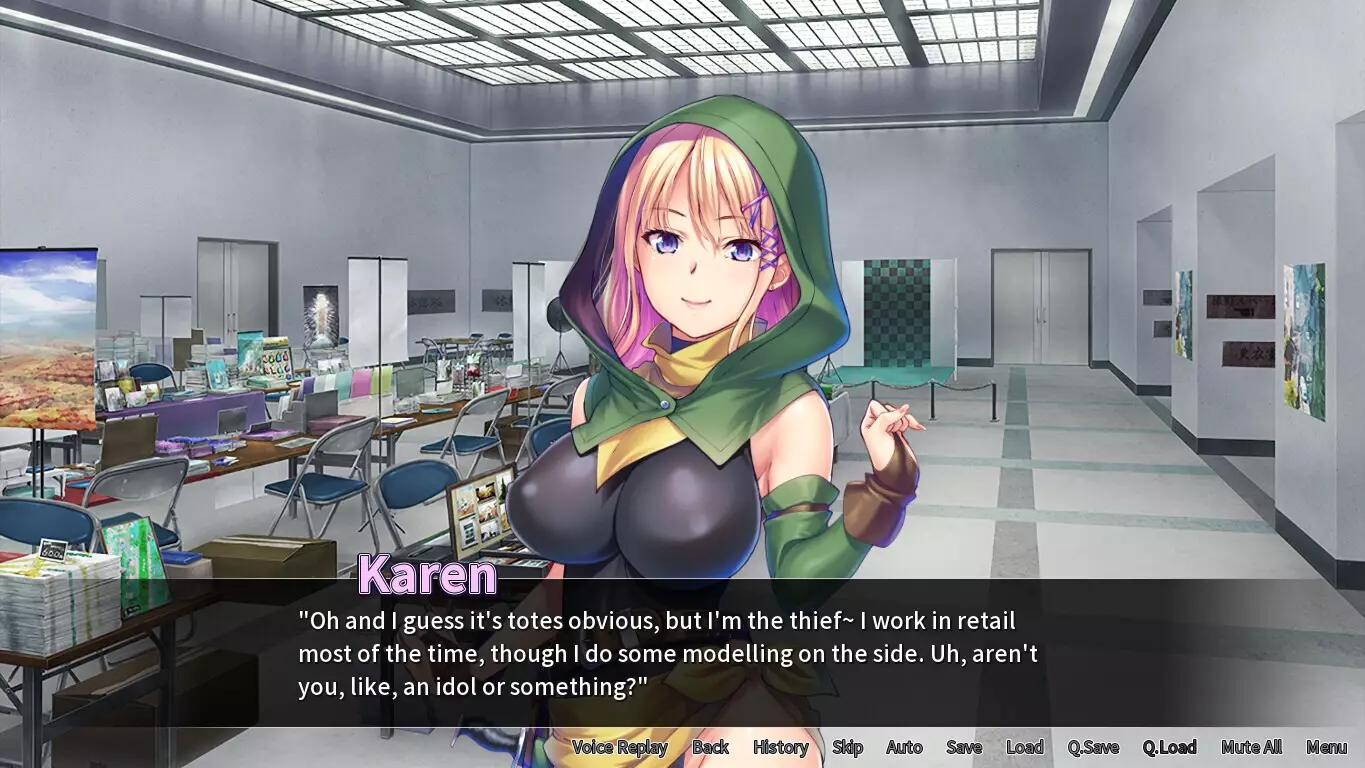Click Back to return to previous dialogue

710,747
